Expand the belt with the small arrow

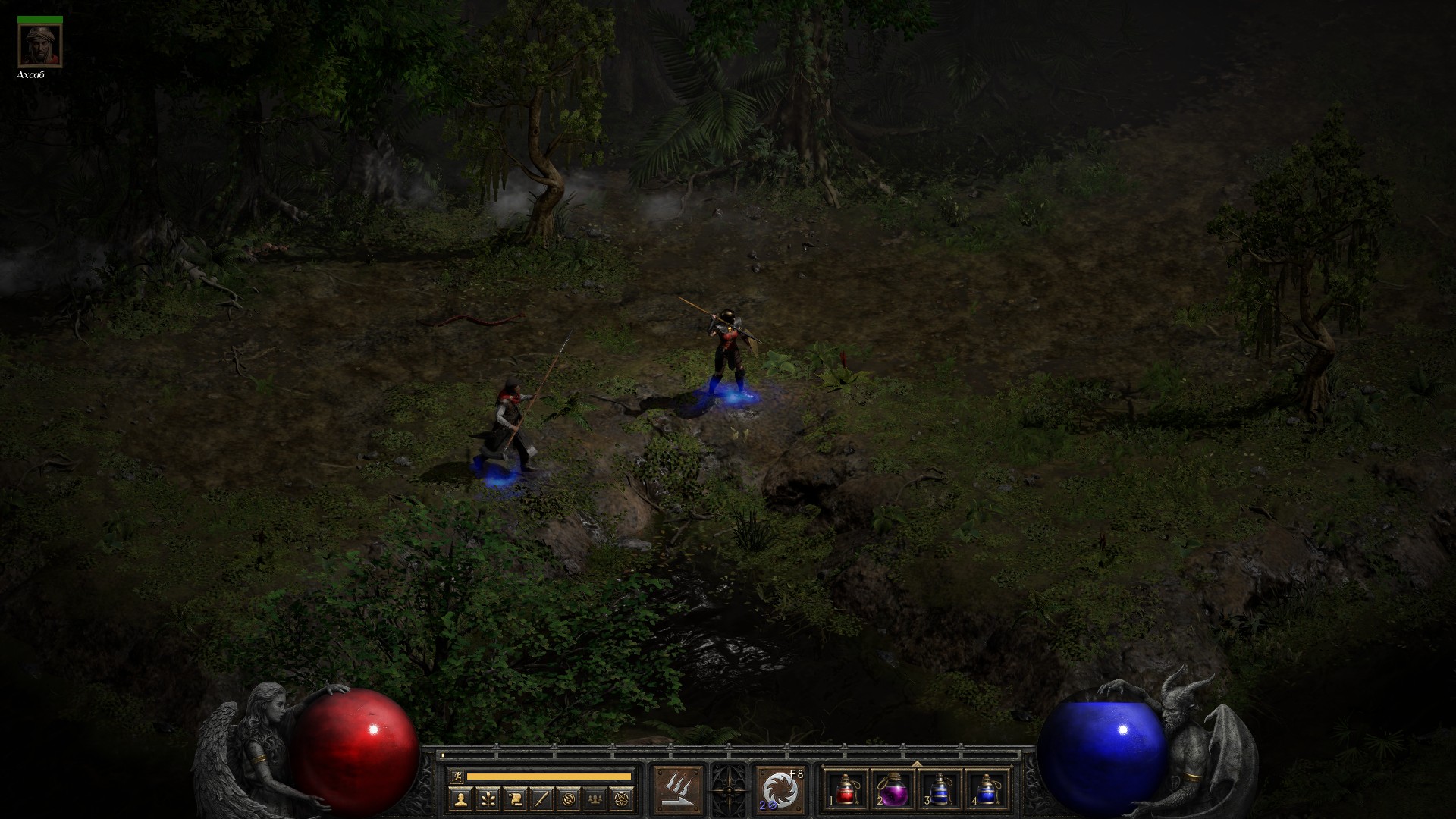coord(916,764)
